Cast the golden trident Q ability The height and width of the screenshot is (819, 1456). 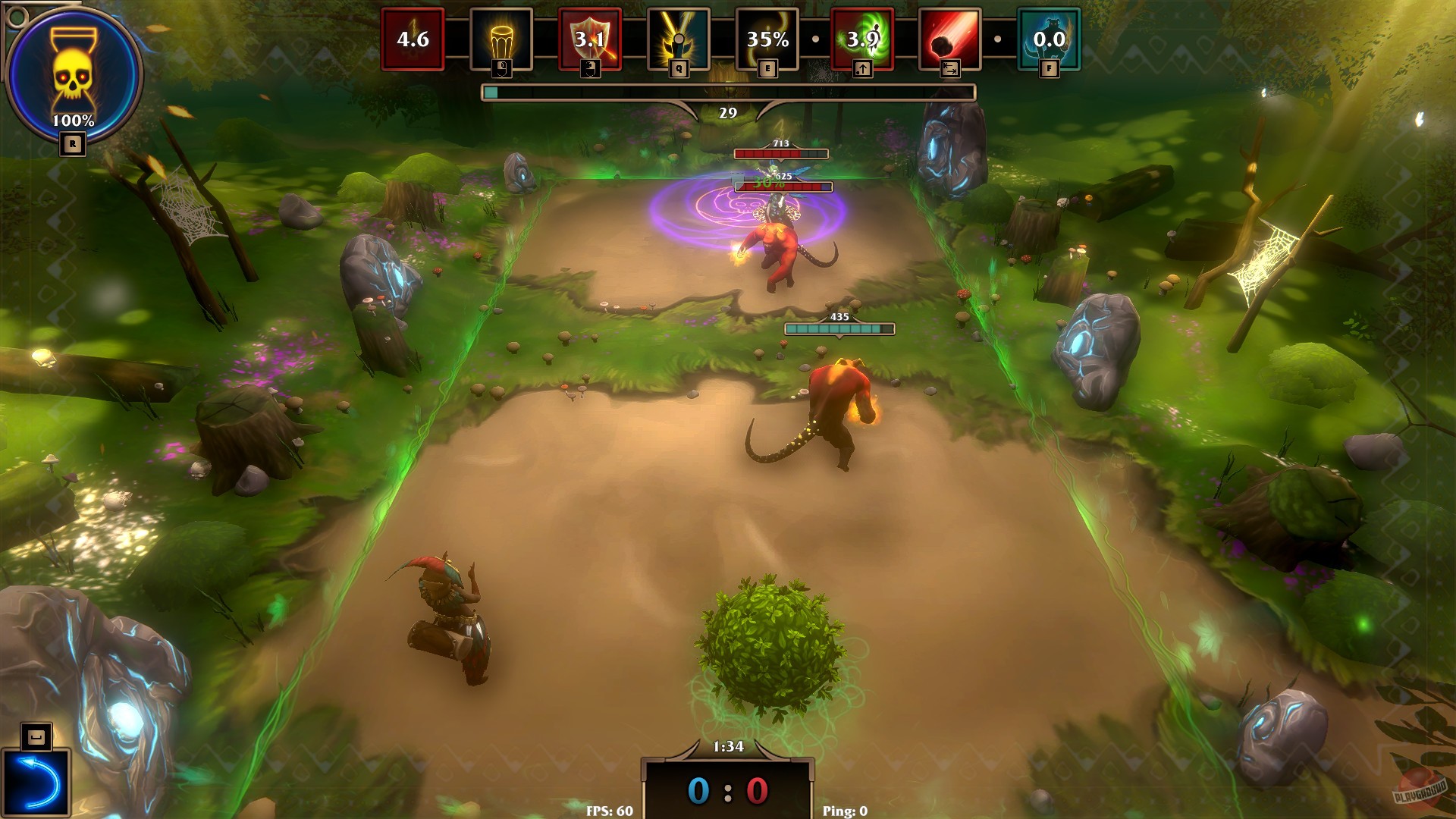pyautogui.click(x=679, y=36)
